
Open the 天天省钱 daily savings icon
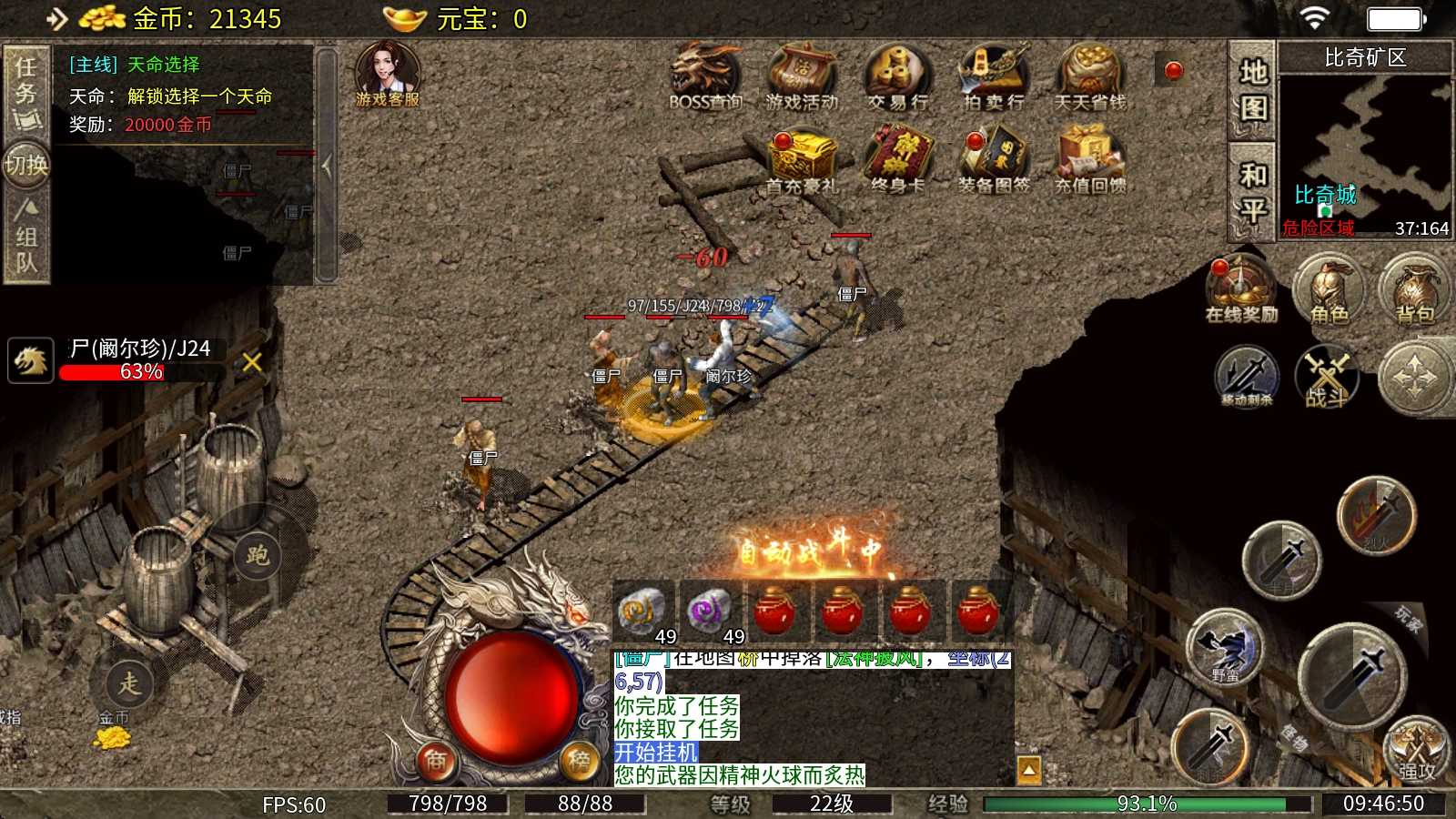1090,76
